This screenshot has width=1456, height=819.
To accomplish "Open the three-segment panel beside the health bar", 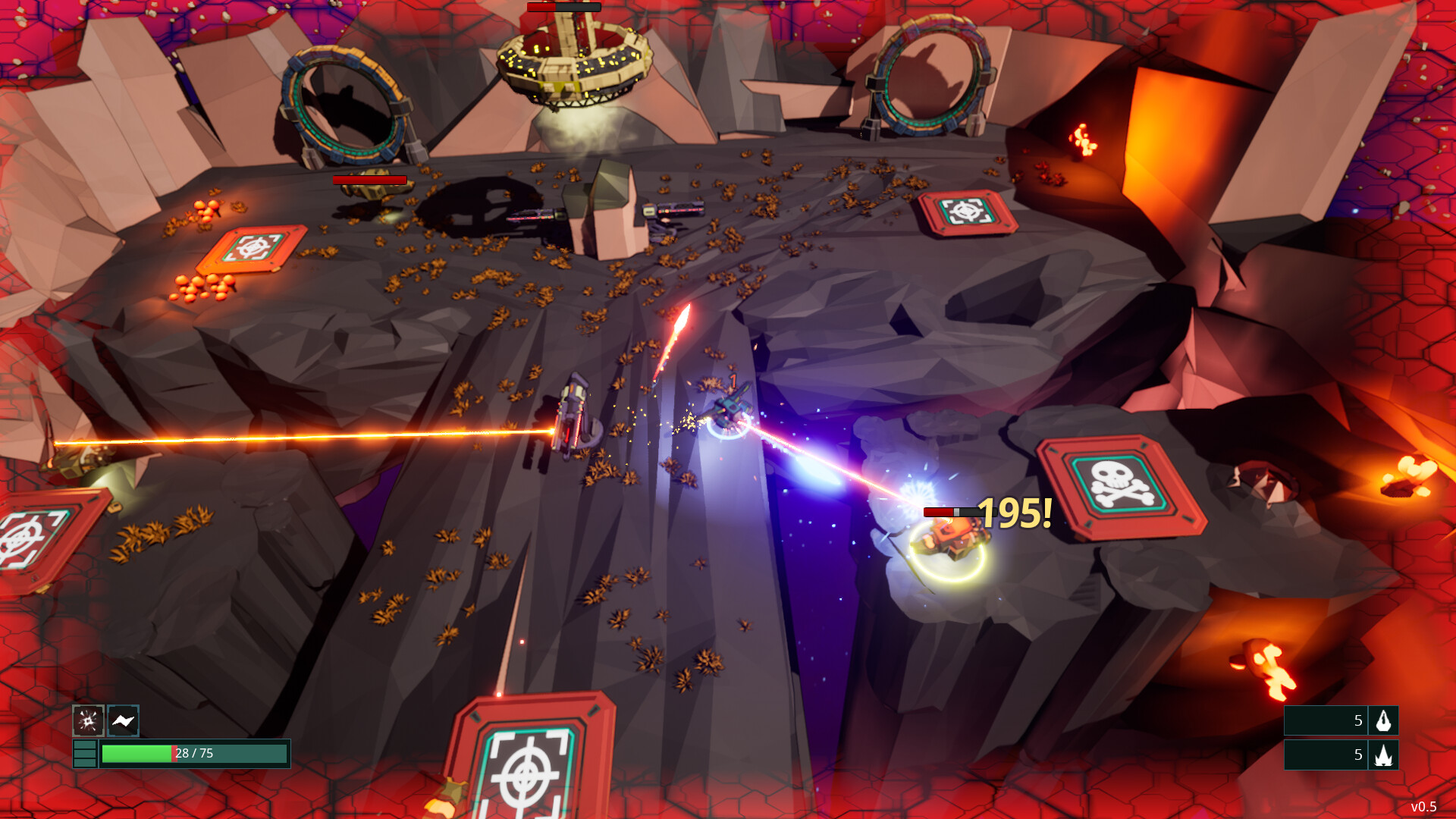I will coord(85,754).
